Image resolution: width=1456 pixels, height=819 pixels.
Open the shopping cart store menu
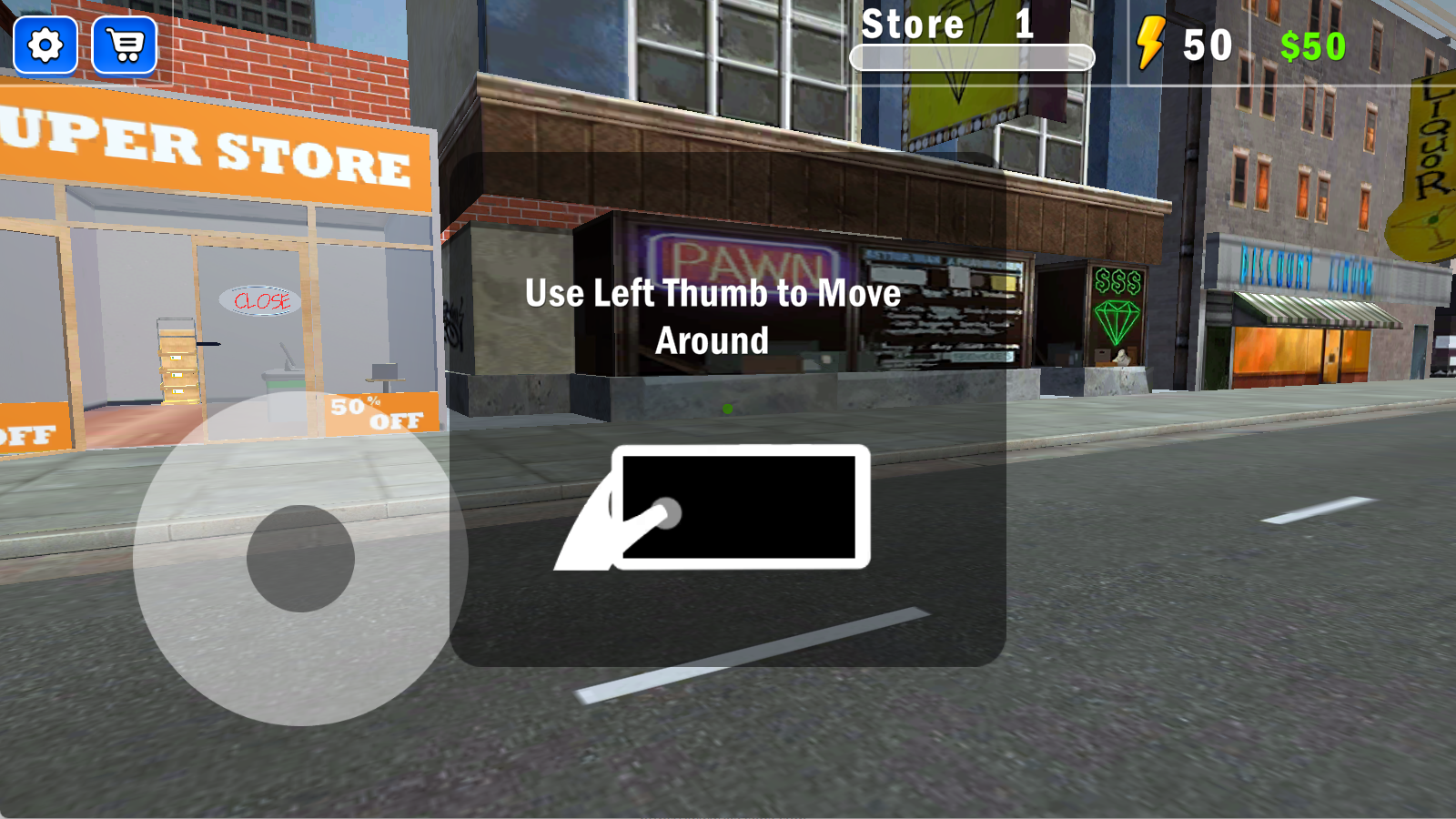pyautogui.click(x=125, y=45)
